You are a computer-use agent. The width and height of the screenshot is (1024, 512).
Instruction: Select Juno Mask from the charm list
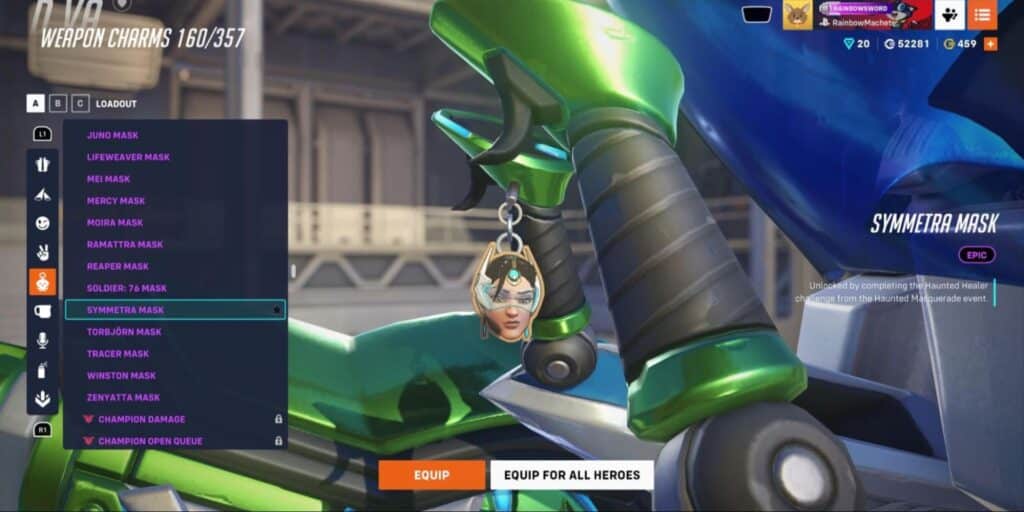113,135
